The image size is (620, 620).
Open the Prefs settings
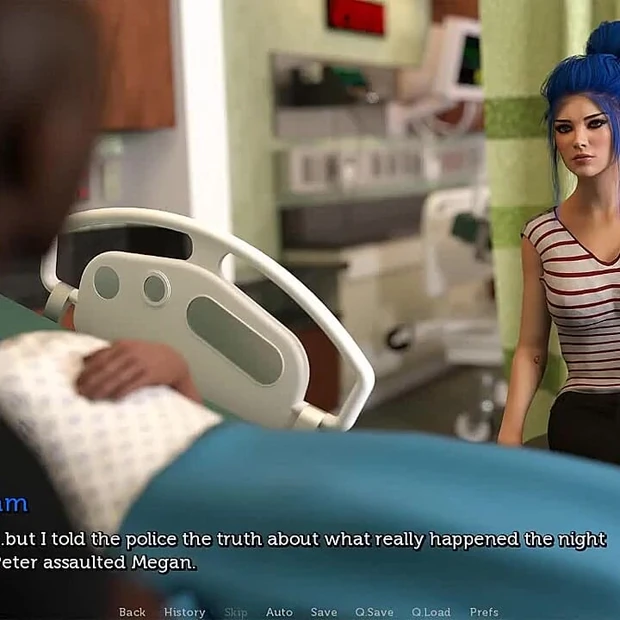click(484, 612)
